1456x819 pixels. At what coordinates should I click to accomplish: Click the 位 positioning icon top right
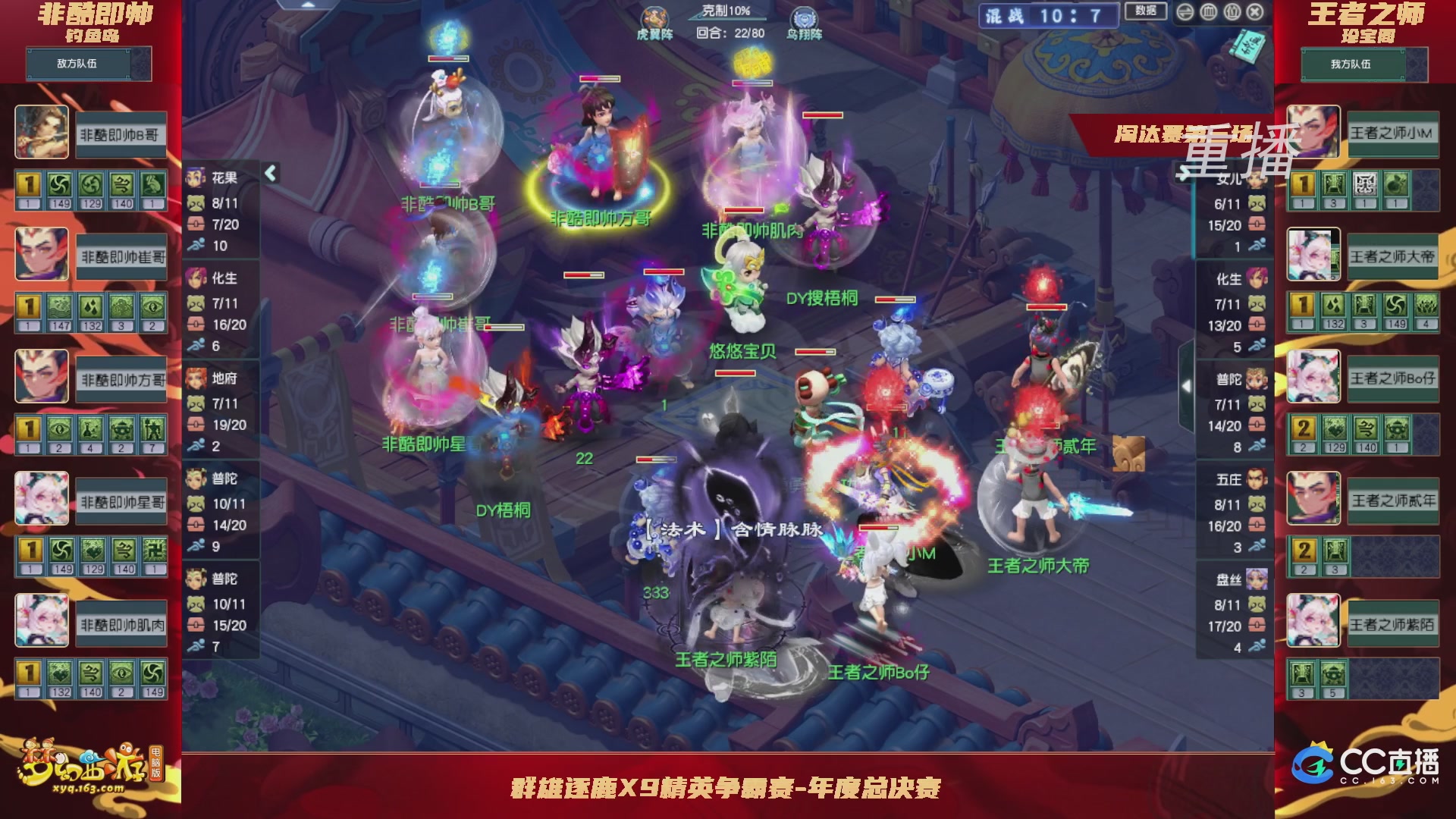pos(1233,11)
